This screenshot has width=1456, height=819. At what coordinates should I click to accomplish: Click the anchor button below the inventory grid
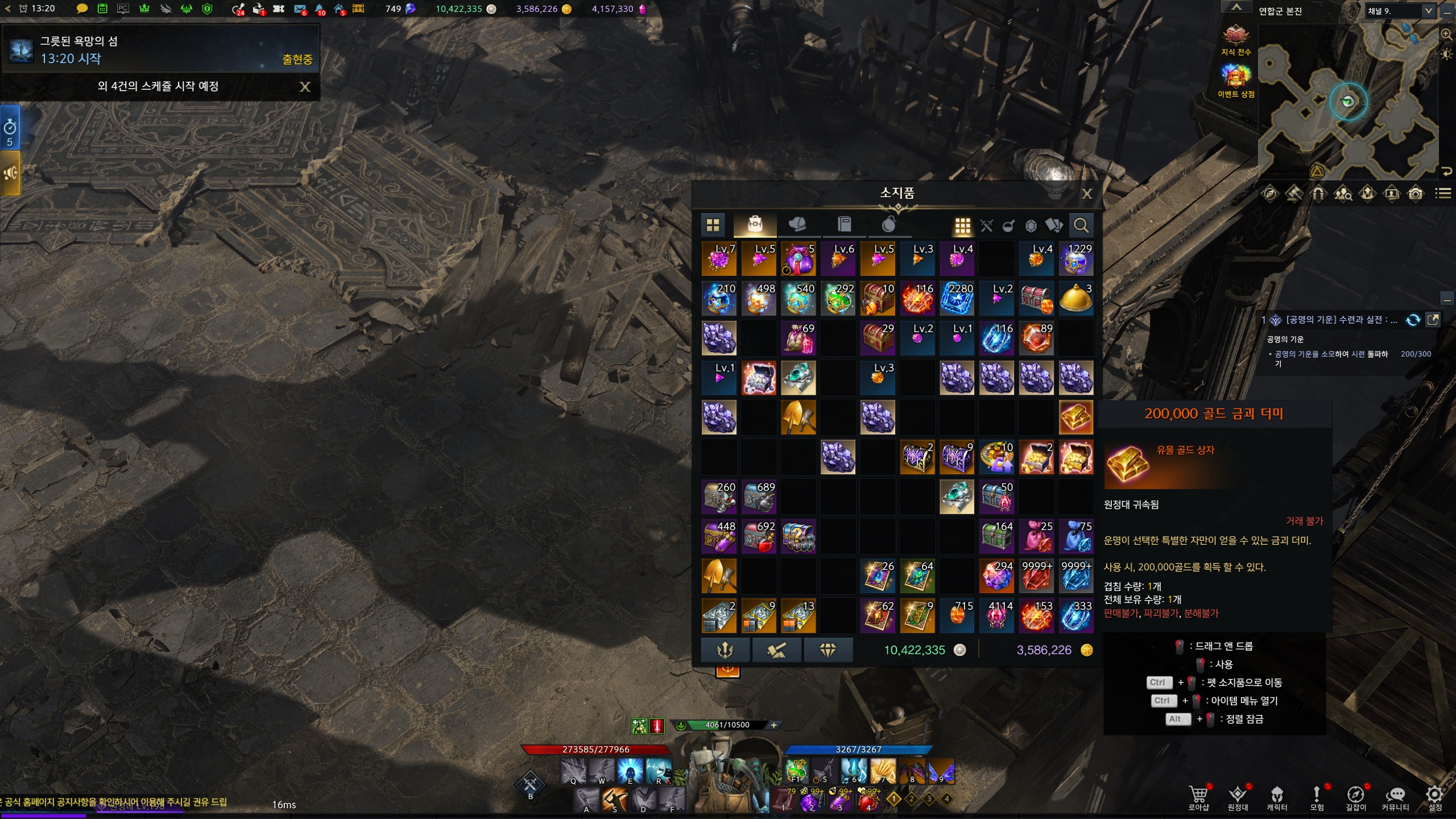725,650
